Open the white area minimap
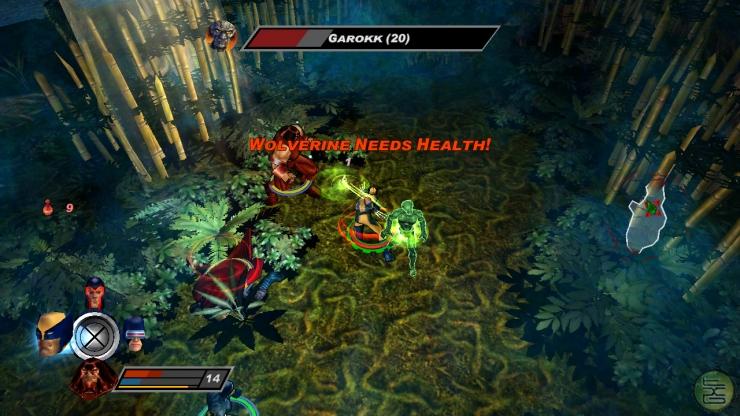Image resolution: width=740 pixels, height=416 pixels. click(x=649, y=212)
